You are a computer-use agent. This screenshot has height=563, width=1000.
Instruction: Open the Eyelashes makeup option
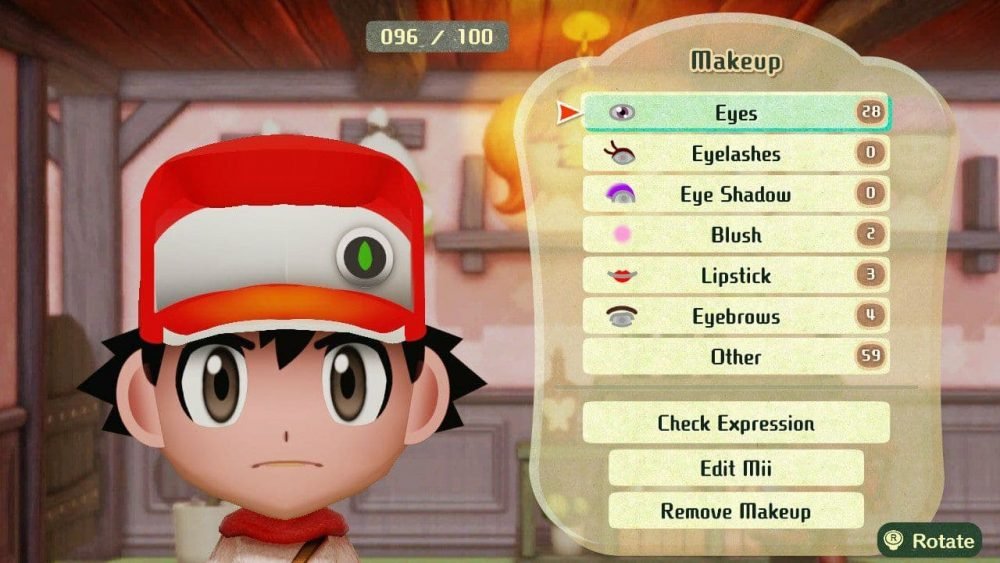click(736, 154)
